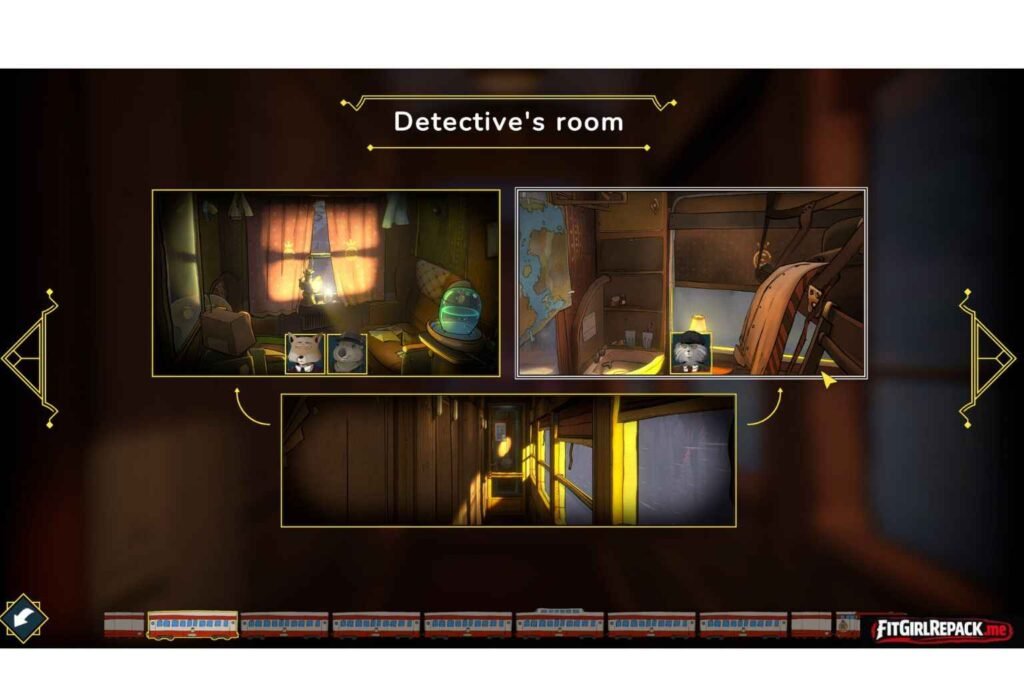1024x683 pixels.
Task: Click the FitGirlRepack.me watermark logo
Action: click(x=942, y=630)
